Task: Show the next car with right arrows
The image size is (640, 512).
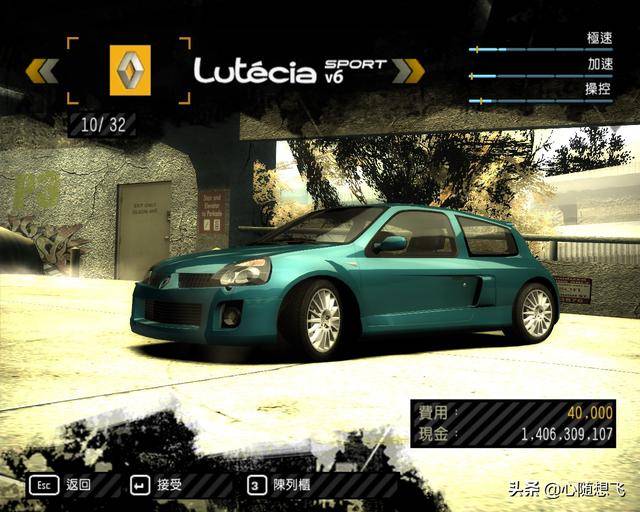Action: pyautogui.click(x=408, y=70)
